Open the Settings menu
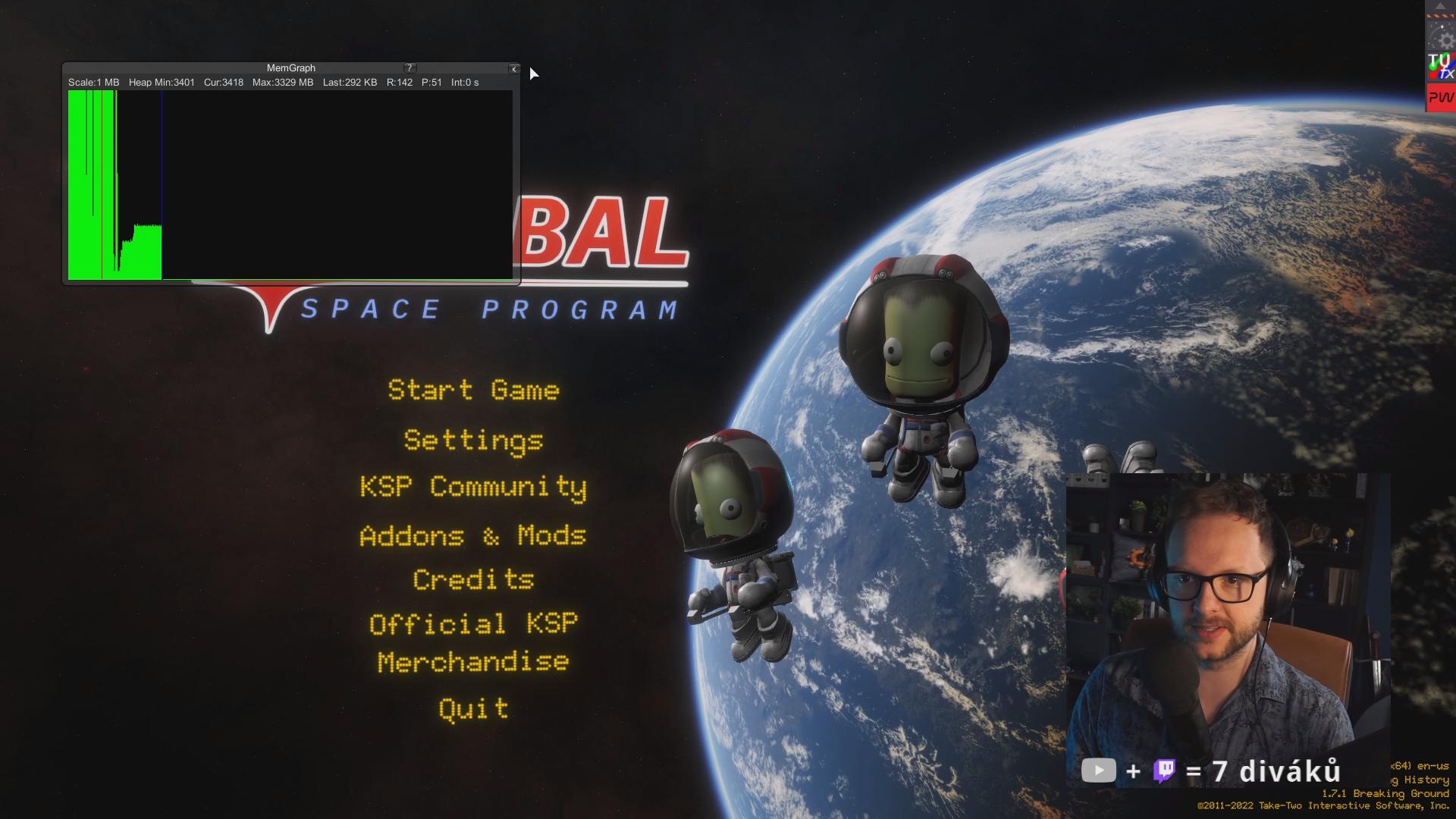1456x819 pixels. point(473,441)
